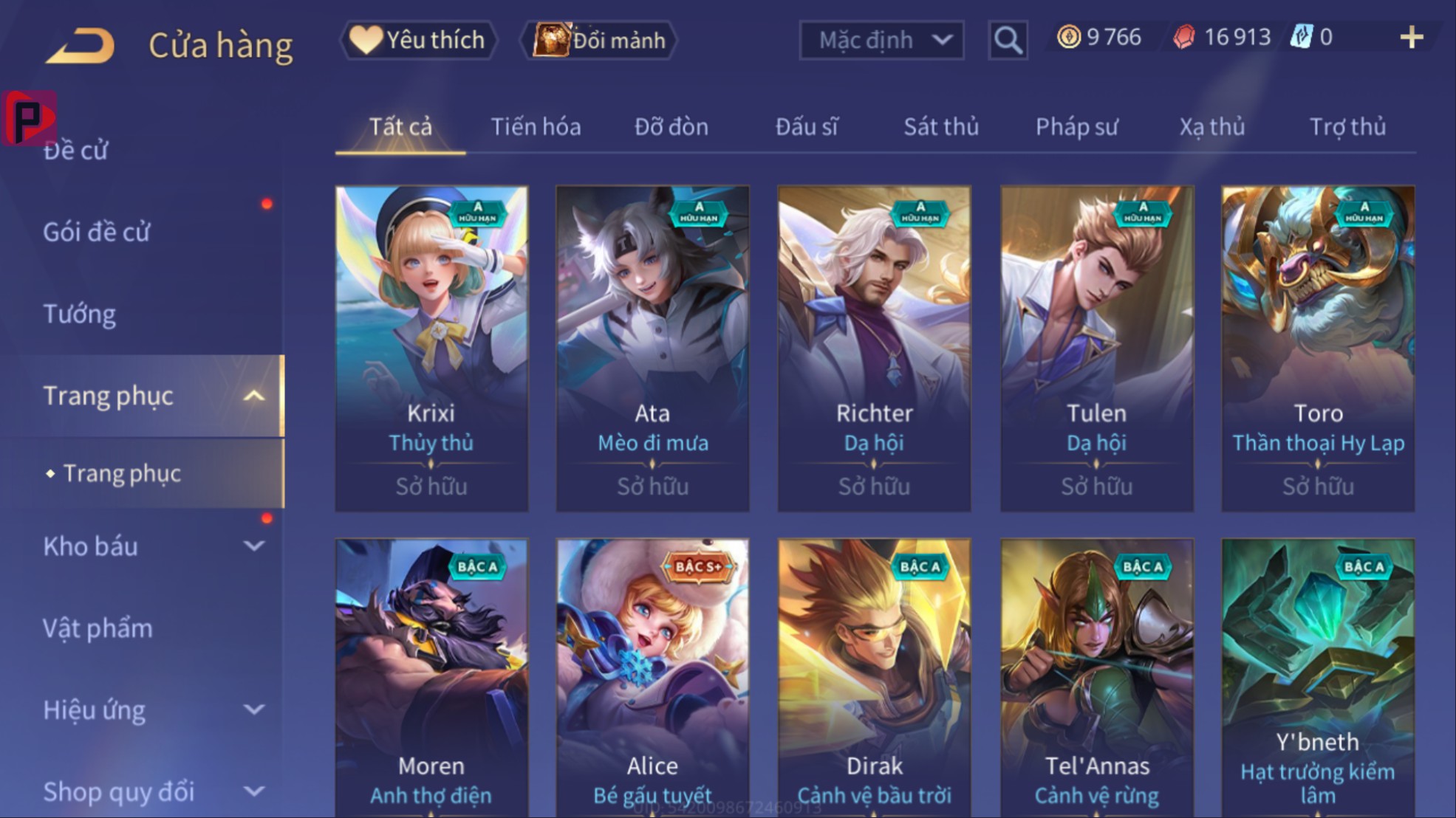Choose the Trợ thủ tab
Image resolution: width=1456 pixels, height=818 pixels.
[x=1347, y=127]
